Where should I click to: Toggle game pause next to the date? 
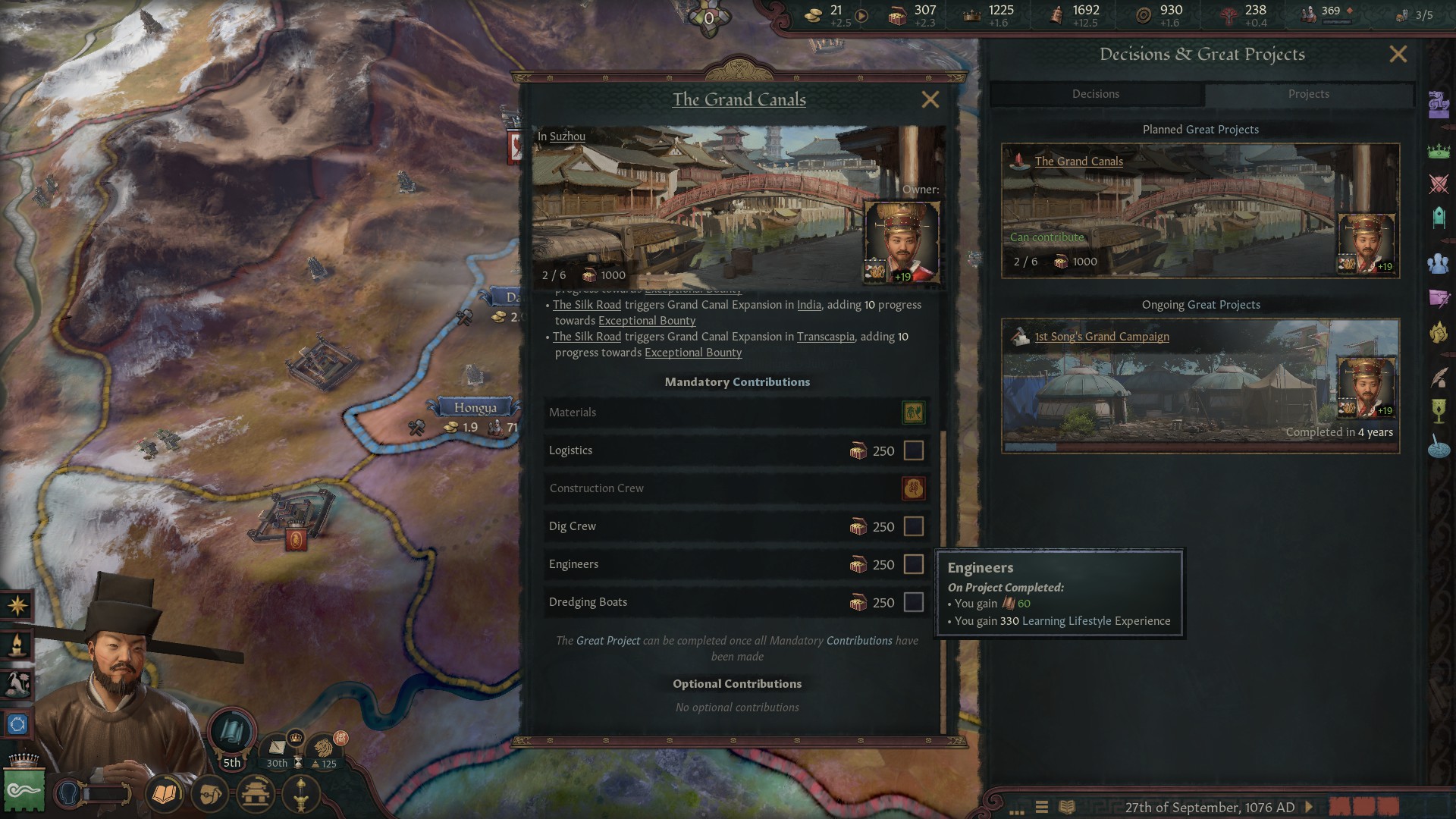[x=1308, y=807]
